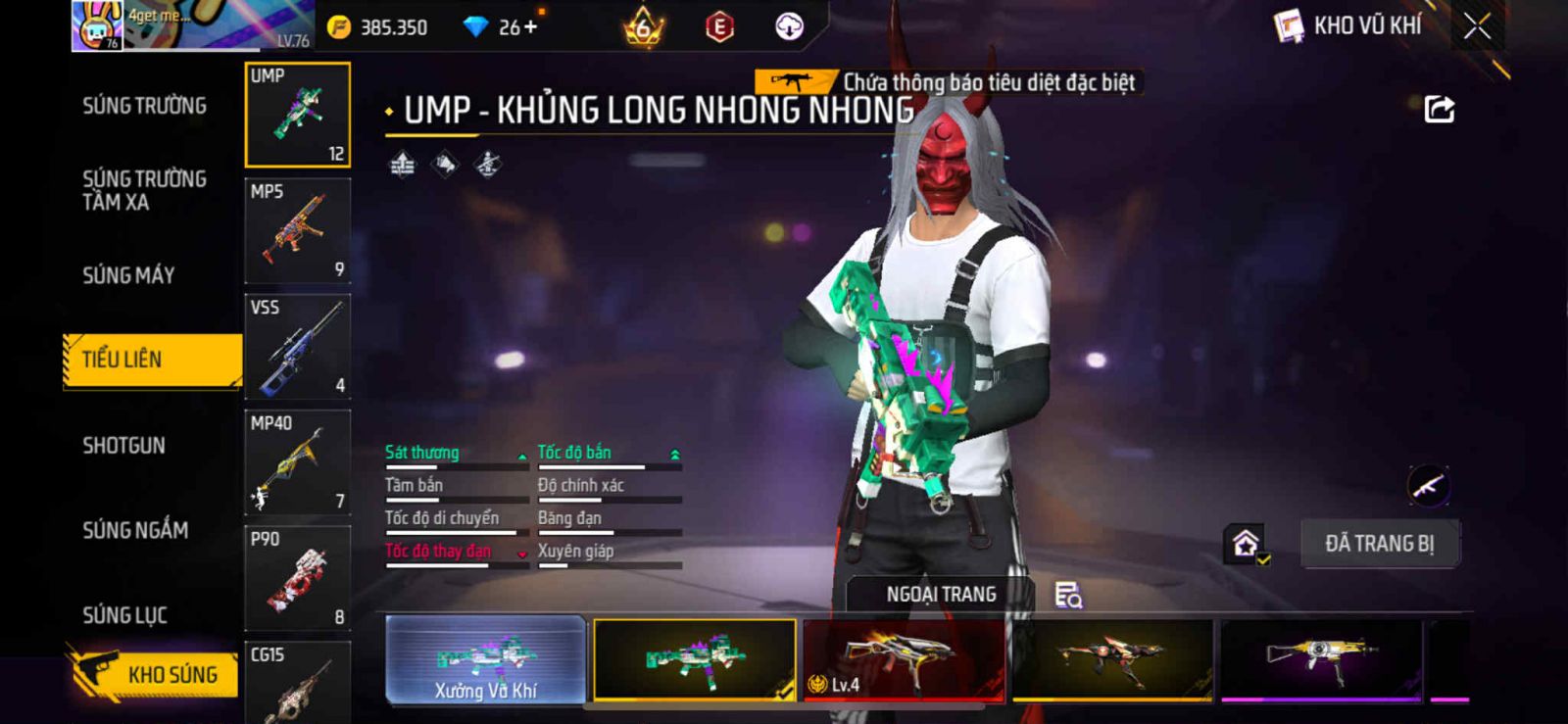Click the Đã Trang Bị button
The height and width of the screenshot is (724, 1568).
[1379, 544]
